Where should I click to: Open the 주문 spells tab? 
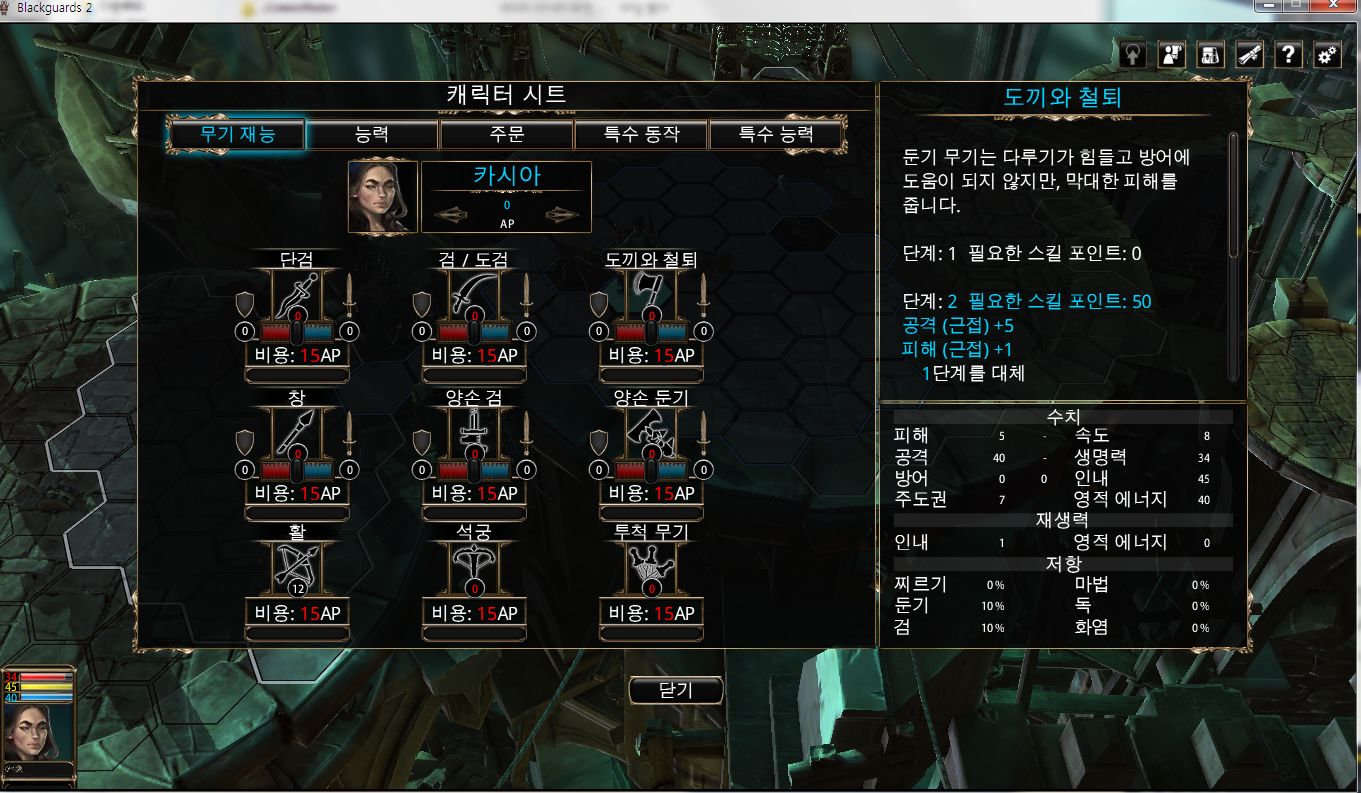tap(506, 134)
